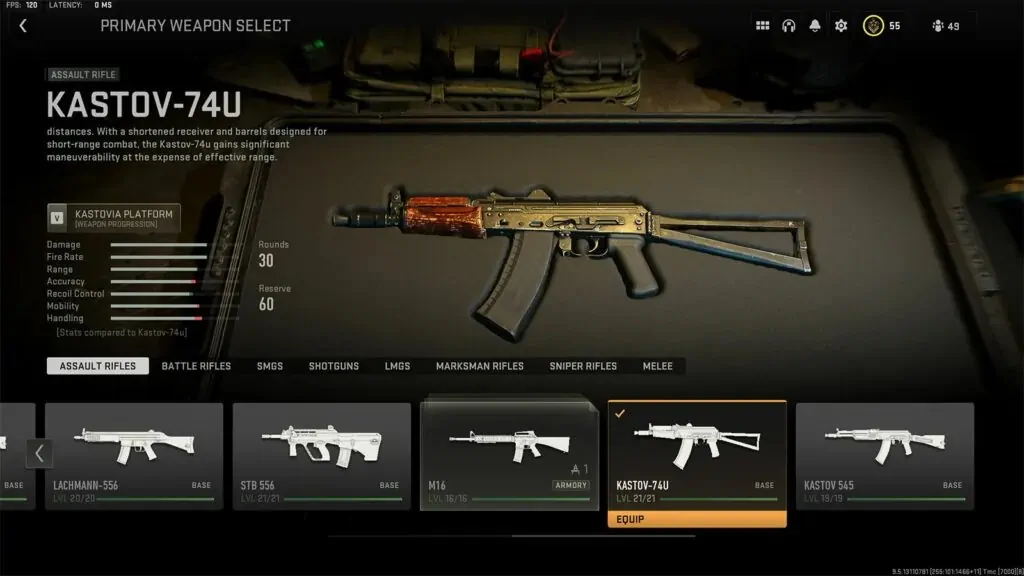The height and width of the screenshot is (576, 1024).
Task: Equip the Kastov-74U
Action: 697,519
